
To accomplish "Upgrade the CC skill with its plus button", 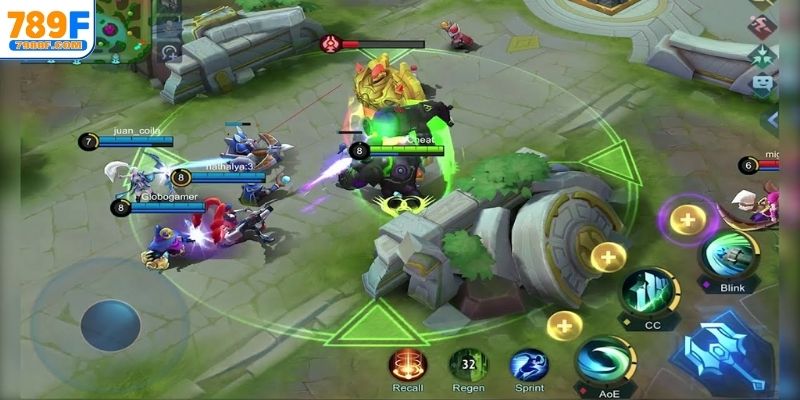I will tap(607, 258).
